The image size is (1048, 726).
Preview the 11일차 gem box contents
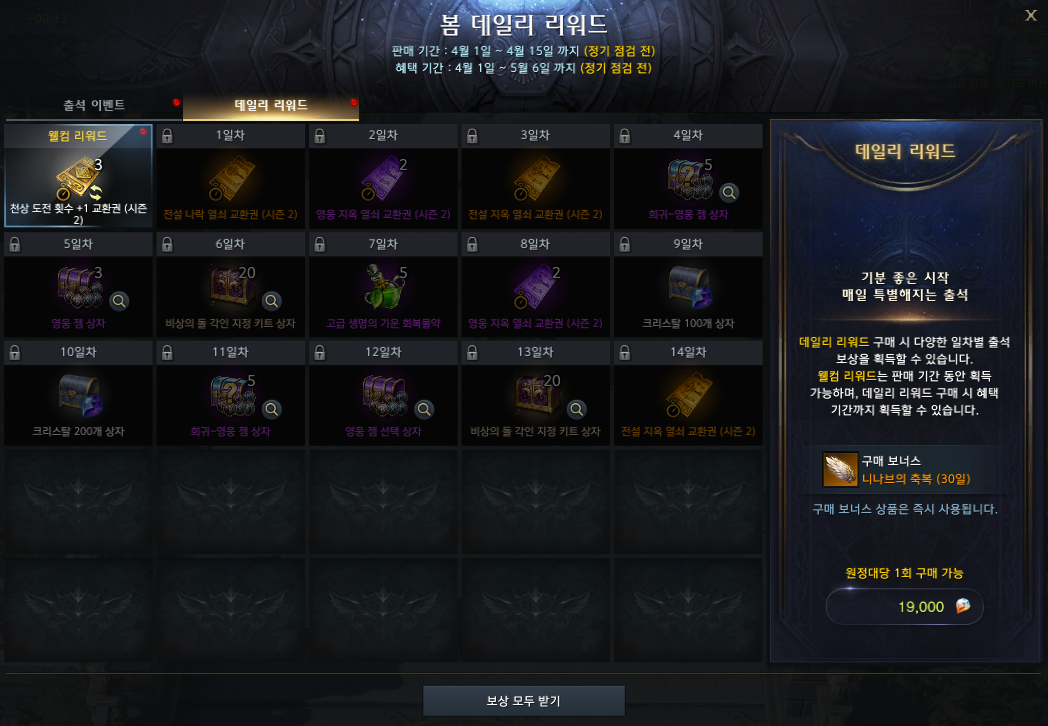pyautogui.click(x=271, y=409)
